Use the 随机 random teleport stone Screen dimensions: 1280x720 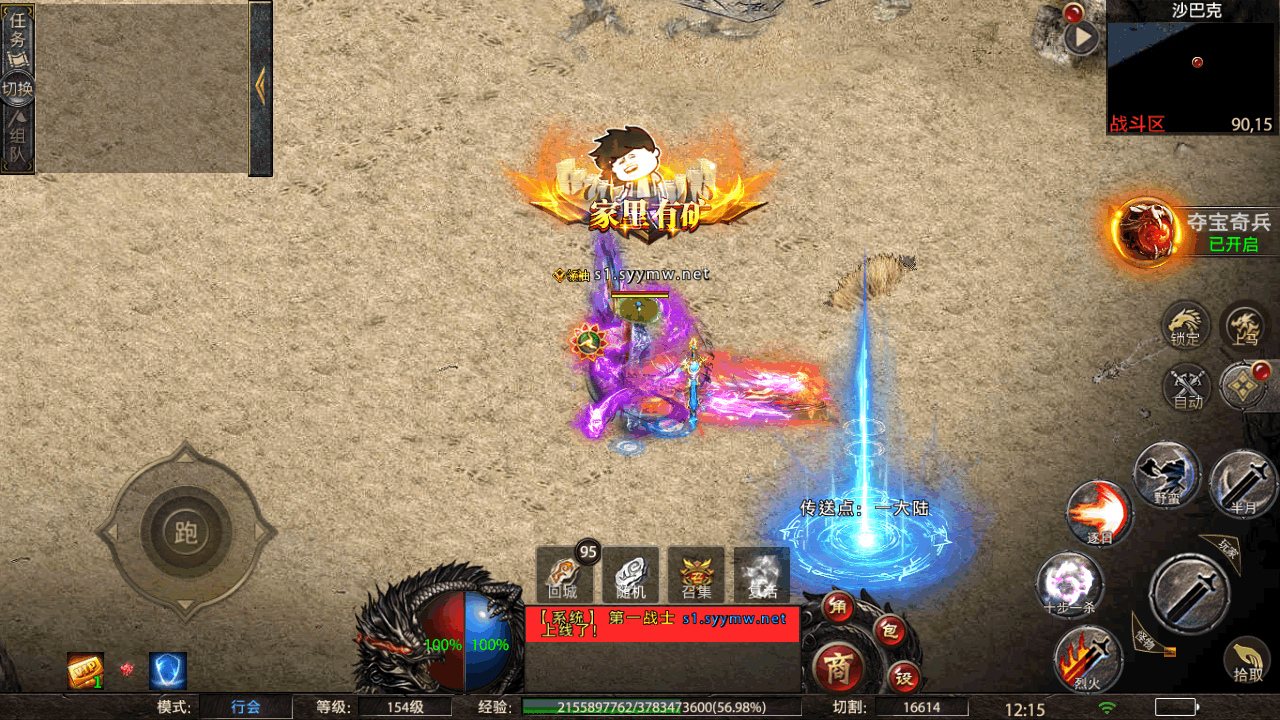[630, 575]
